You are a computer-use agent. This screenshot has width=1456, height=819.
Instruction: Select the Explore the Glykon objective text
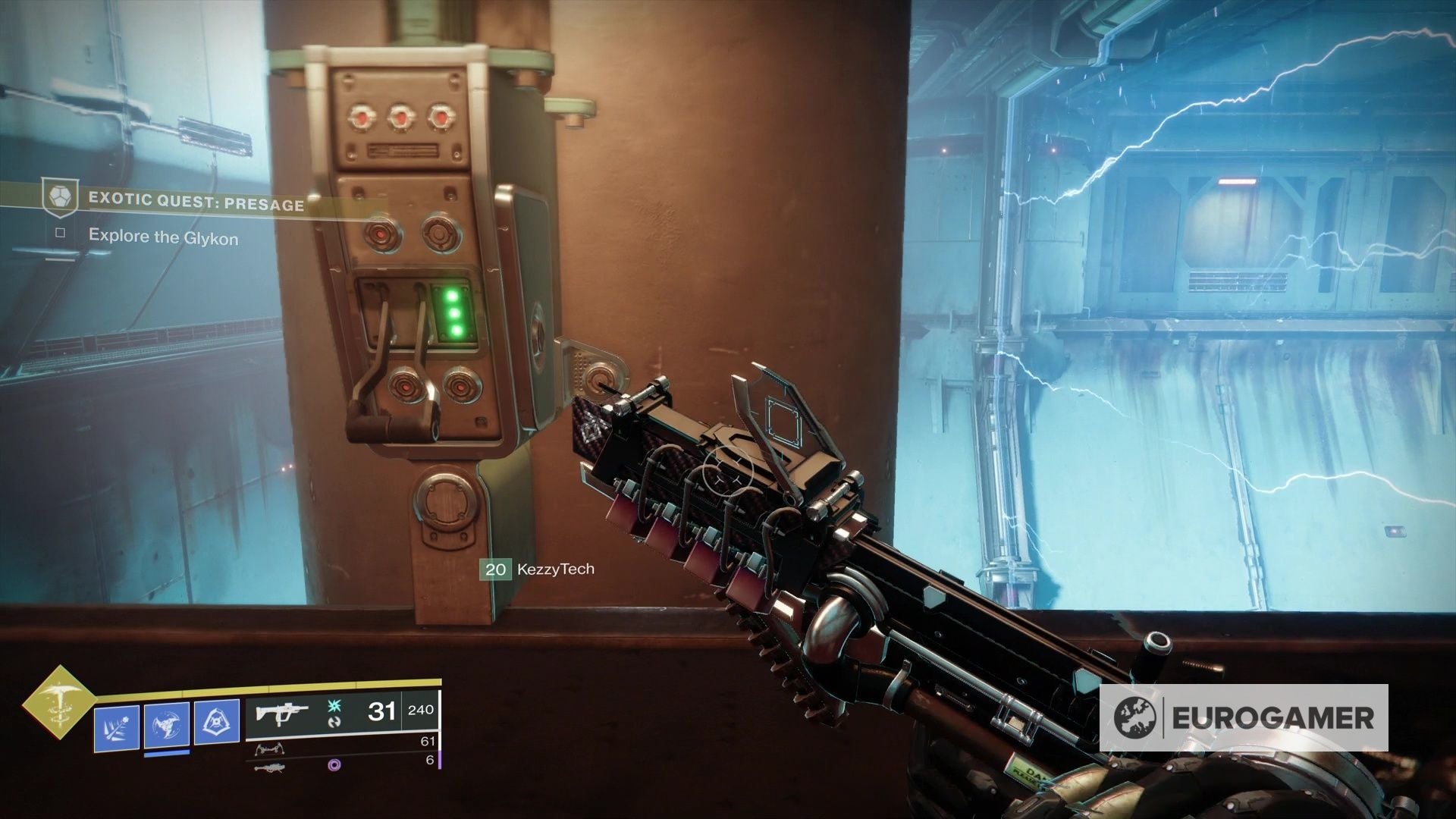[165, 237]
